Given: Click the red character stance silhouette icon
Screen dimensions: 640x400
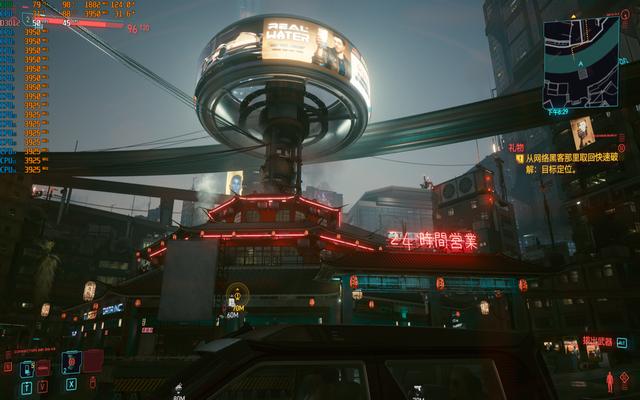Looking at the screenshot, I should click(x=609, y=381).
